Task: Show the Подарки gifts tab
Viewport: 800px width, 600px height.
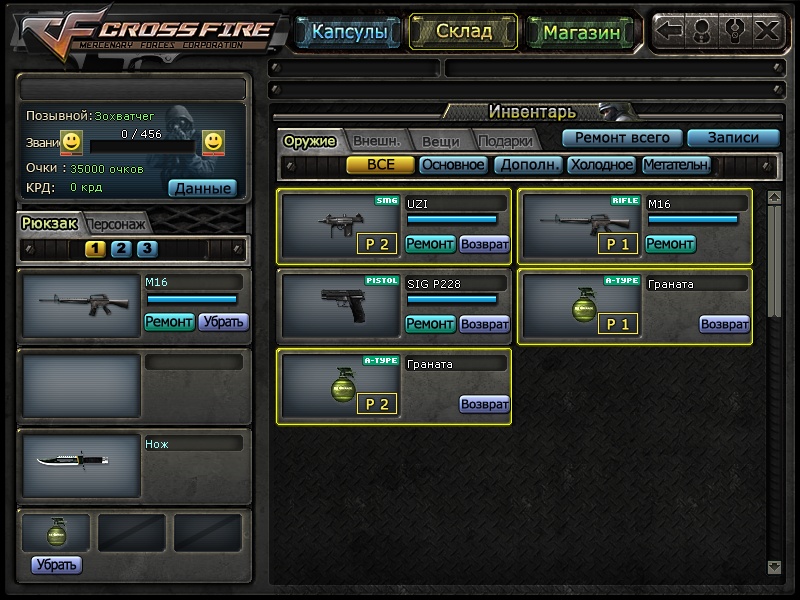Action: tap(504, 141)
